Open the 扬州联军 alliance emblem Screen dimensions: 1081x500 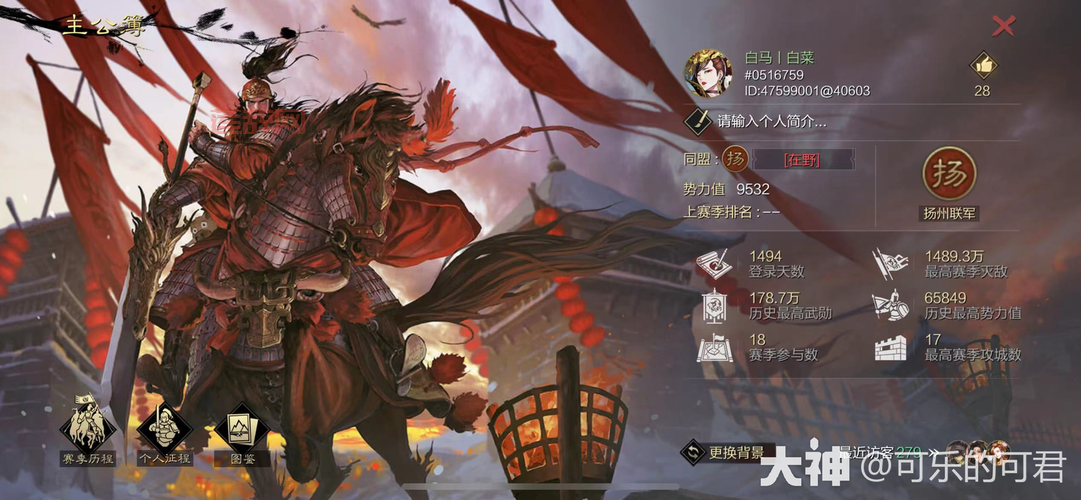point(948,176)
